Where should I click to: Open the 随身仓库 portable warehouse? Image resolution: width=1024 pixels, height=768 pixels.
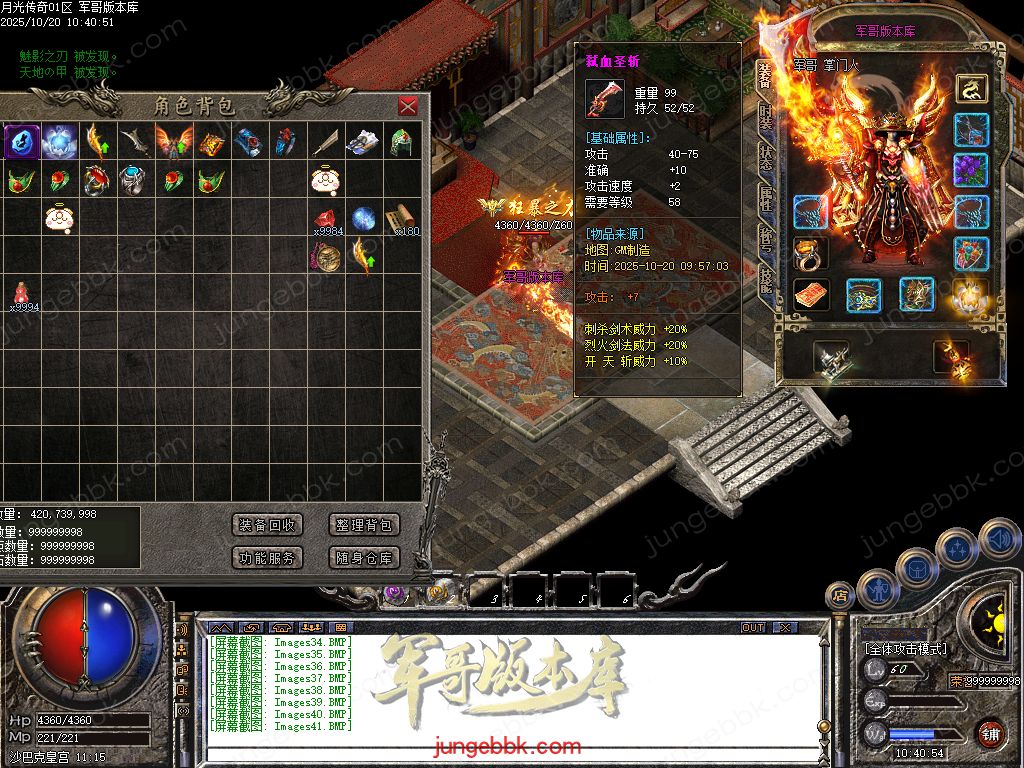click(x=364, y=558)
